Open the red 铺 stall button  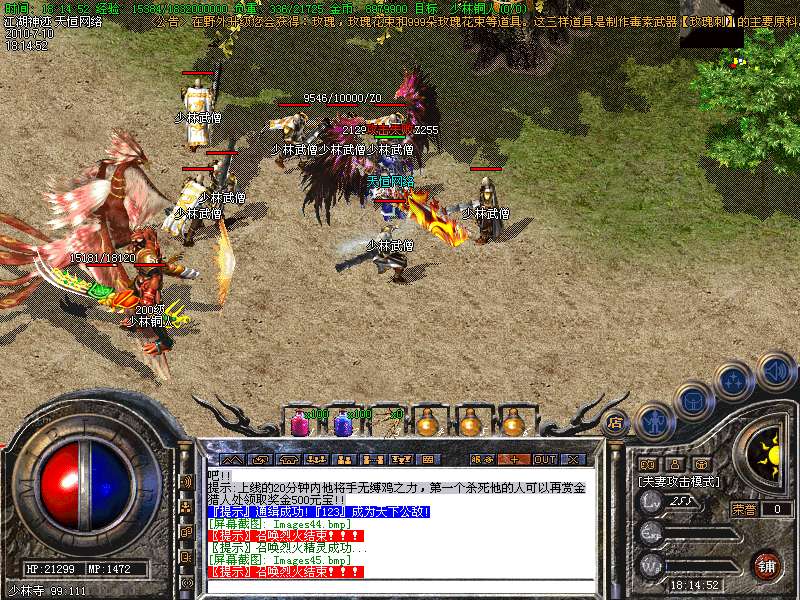pos(766,566)
